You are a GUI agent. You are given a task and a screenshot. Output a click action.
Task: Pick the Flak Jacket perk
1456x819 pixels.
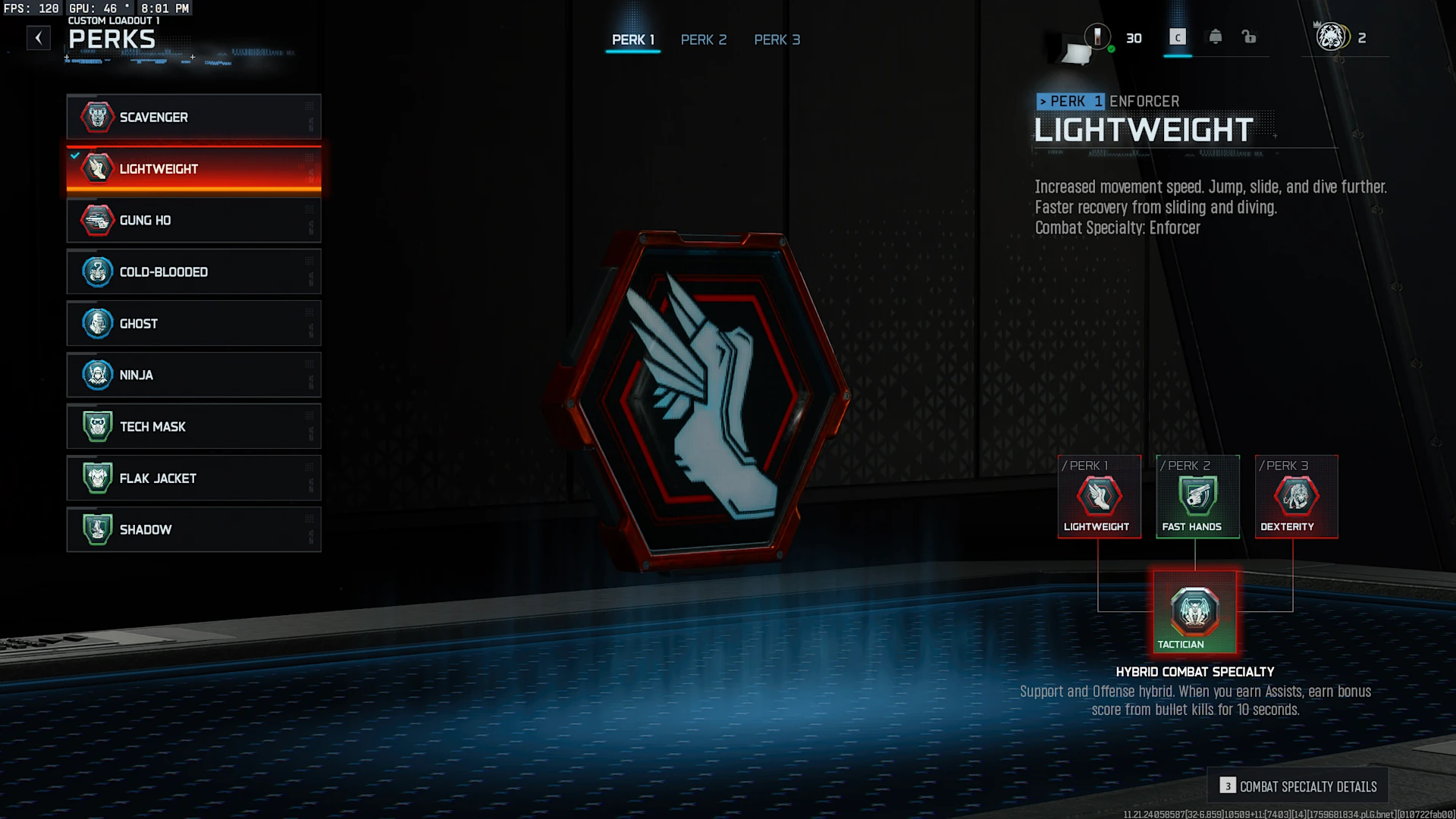click(x=193, y=478)
